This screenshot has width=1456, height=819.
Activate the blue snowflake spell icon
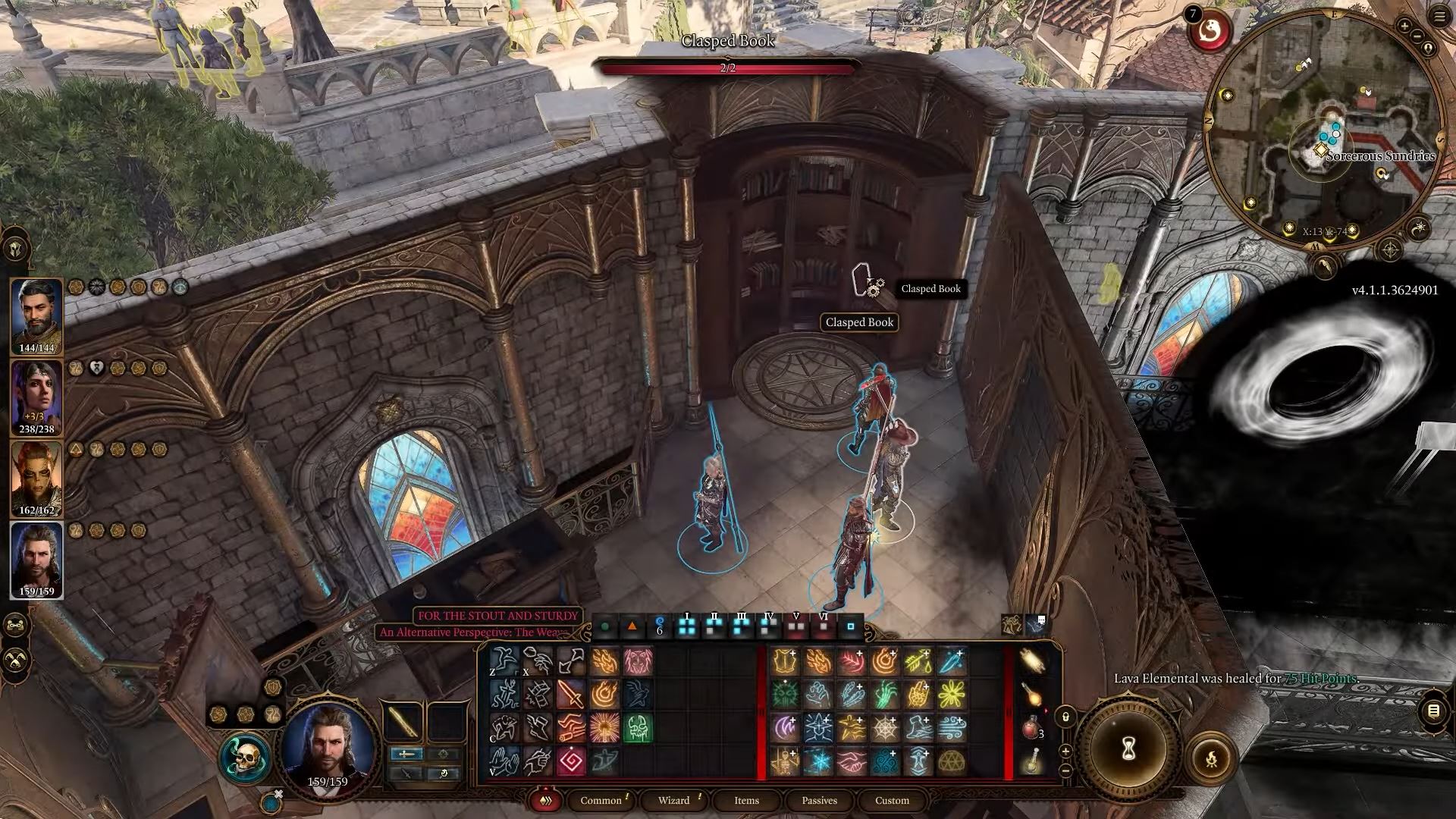coord(818,761)
